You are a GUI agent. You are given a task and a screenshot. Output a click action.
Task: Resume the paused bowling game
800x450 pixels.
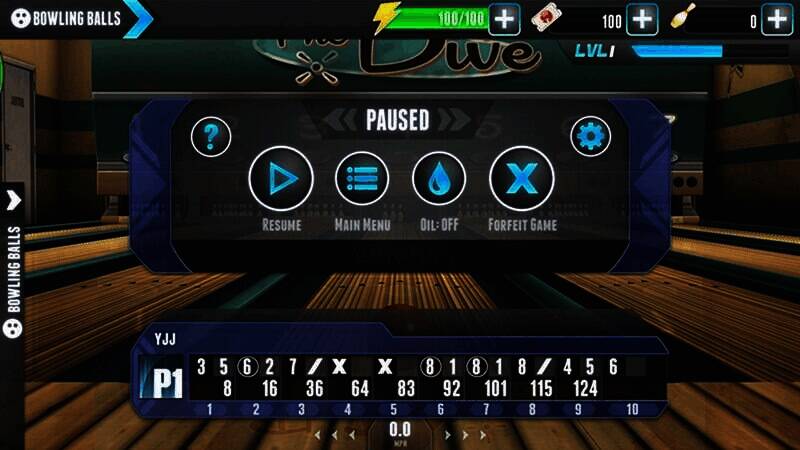(x=281, y=179)
